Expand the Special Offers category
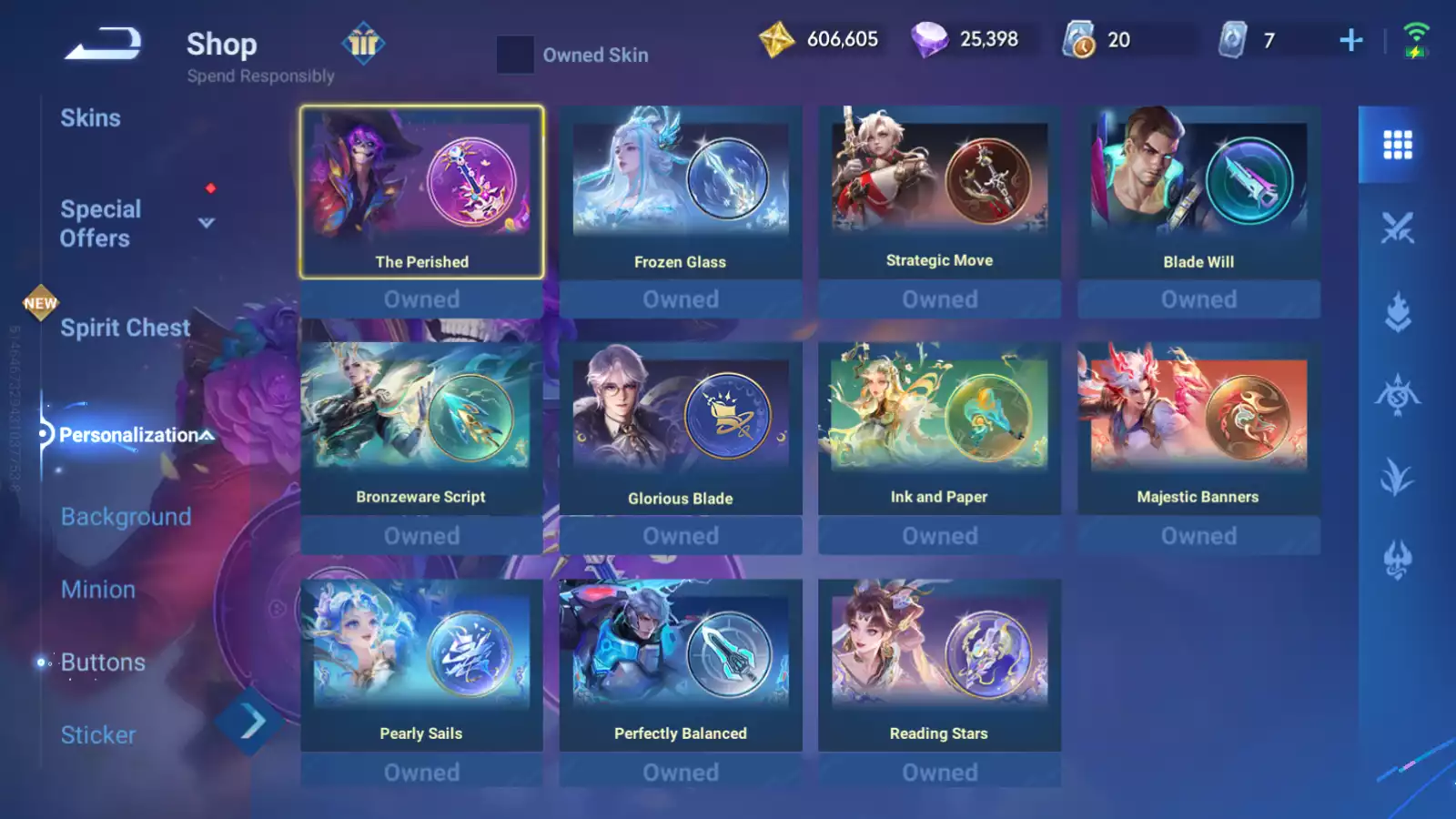The image size is (1456, 819). tap(206, 223)
